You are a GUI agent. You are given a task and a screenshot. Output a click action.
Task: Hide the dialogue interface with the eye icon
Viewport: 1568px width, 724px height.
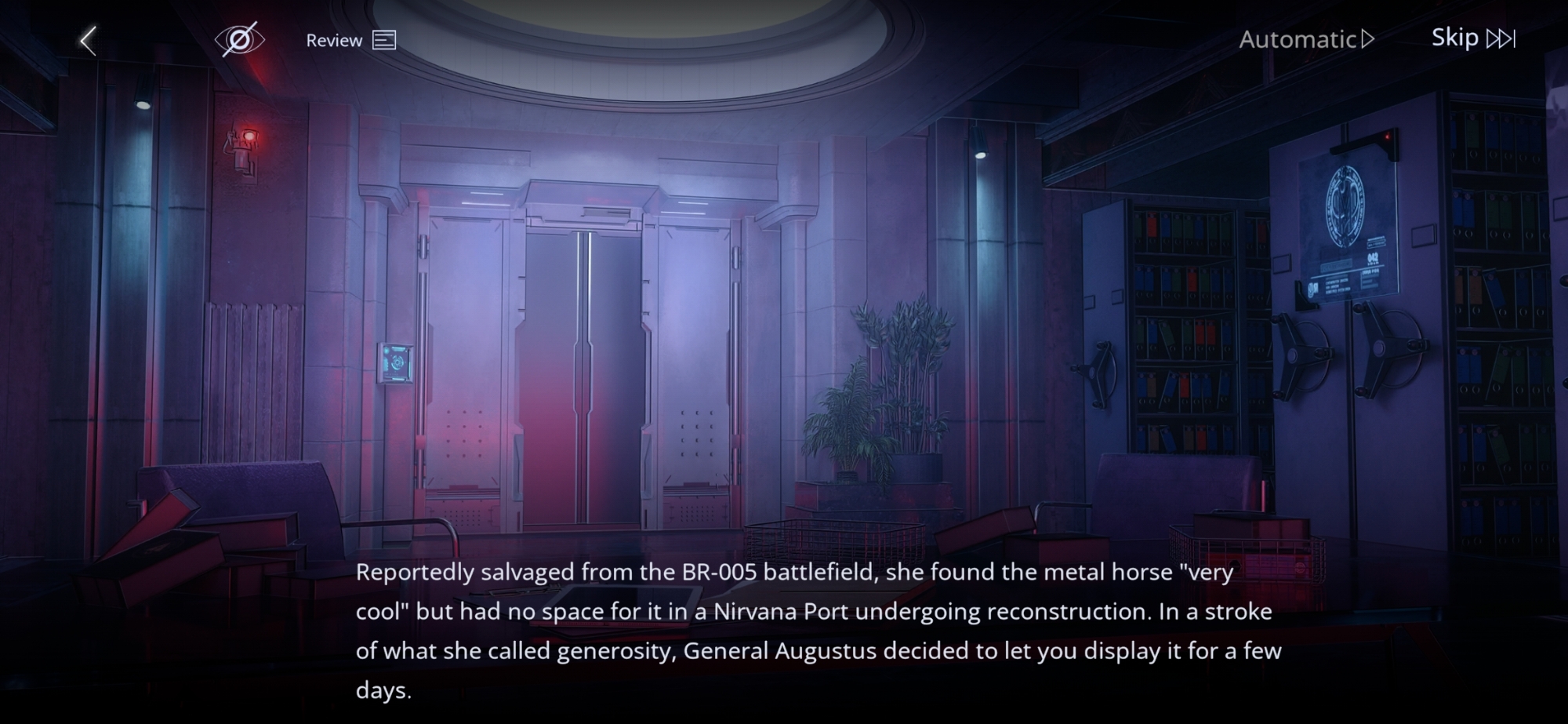239,40
